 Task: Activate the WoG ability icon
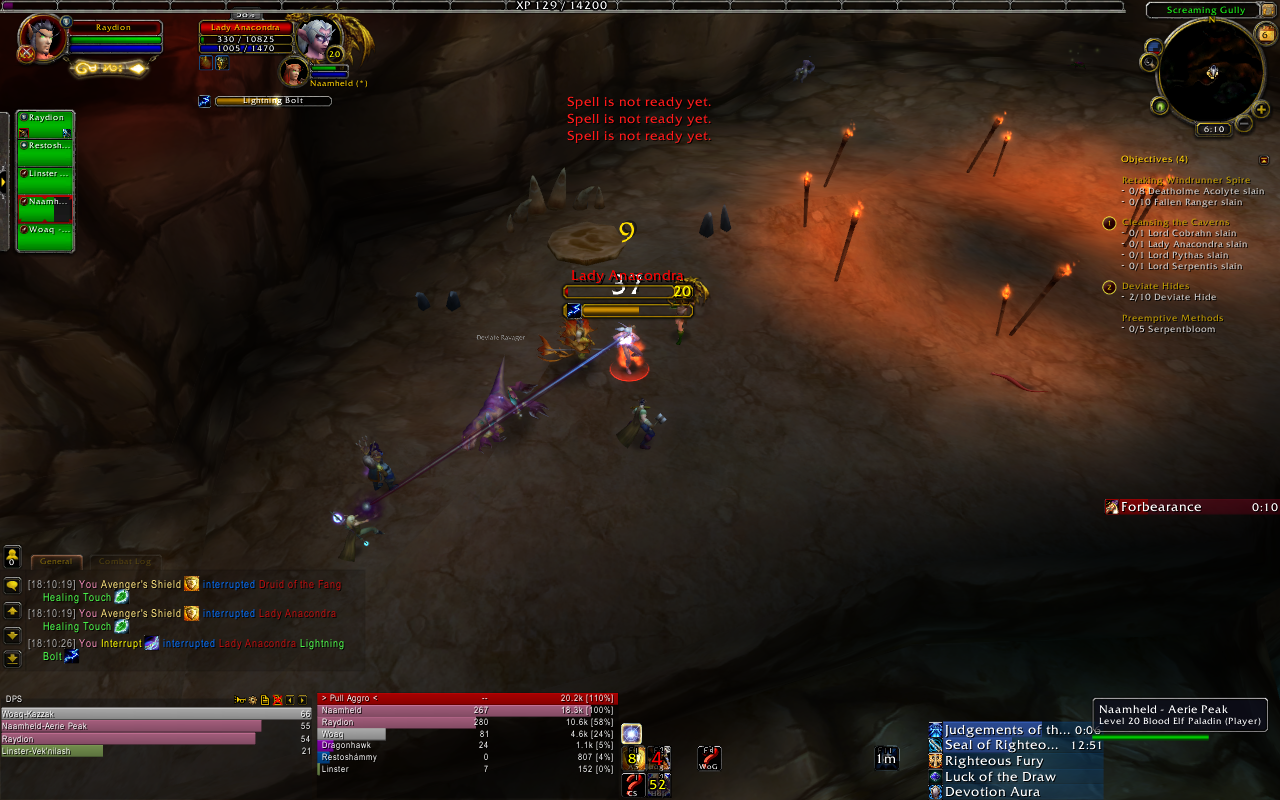point(709,758)
